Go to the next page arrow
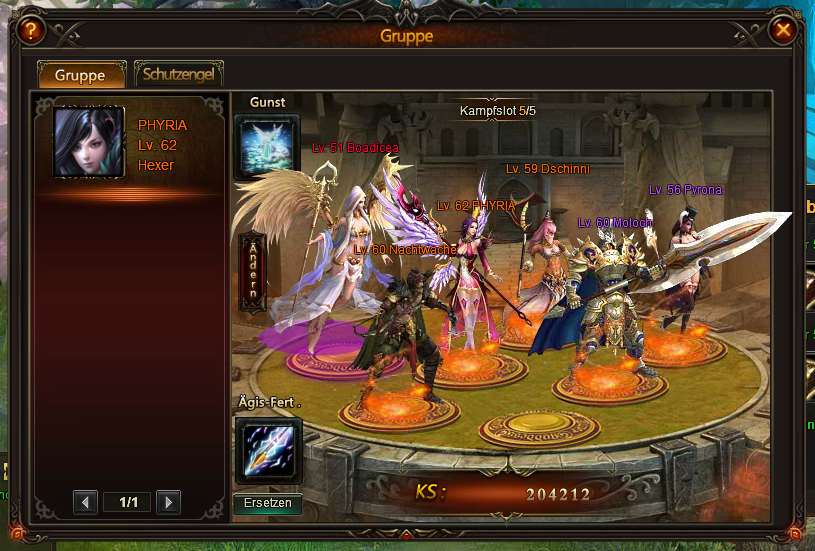Viewport: 815px width, 551px height. tap(168, 502)
